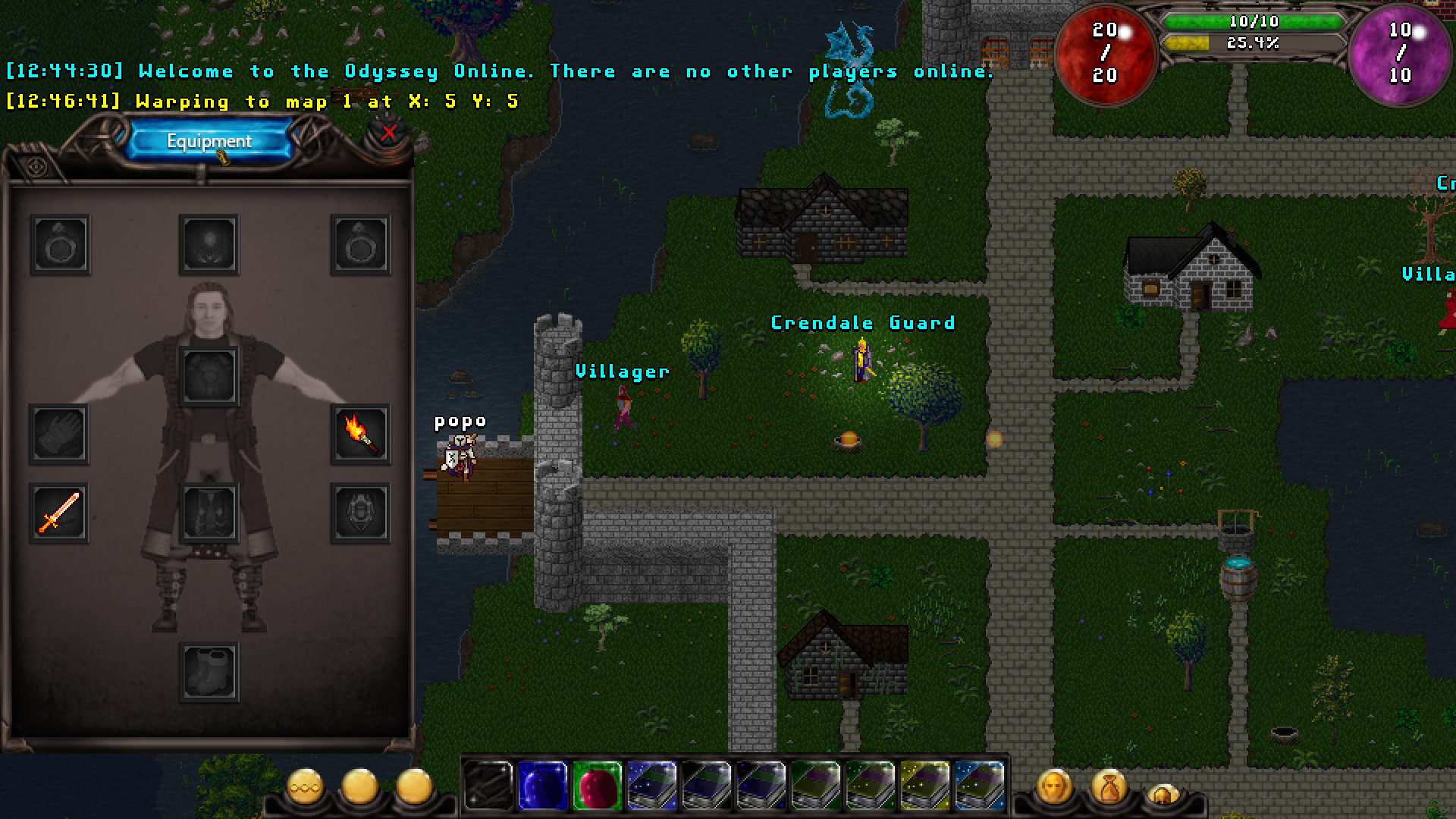This screenshot has width=1456, height=819.
Task: Close the Equipment panel with the red X
Action: (387, 135)
